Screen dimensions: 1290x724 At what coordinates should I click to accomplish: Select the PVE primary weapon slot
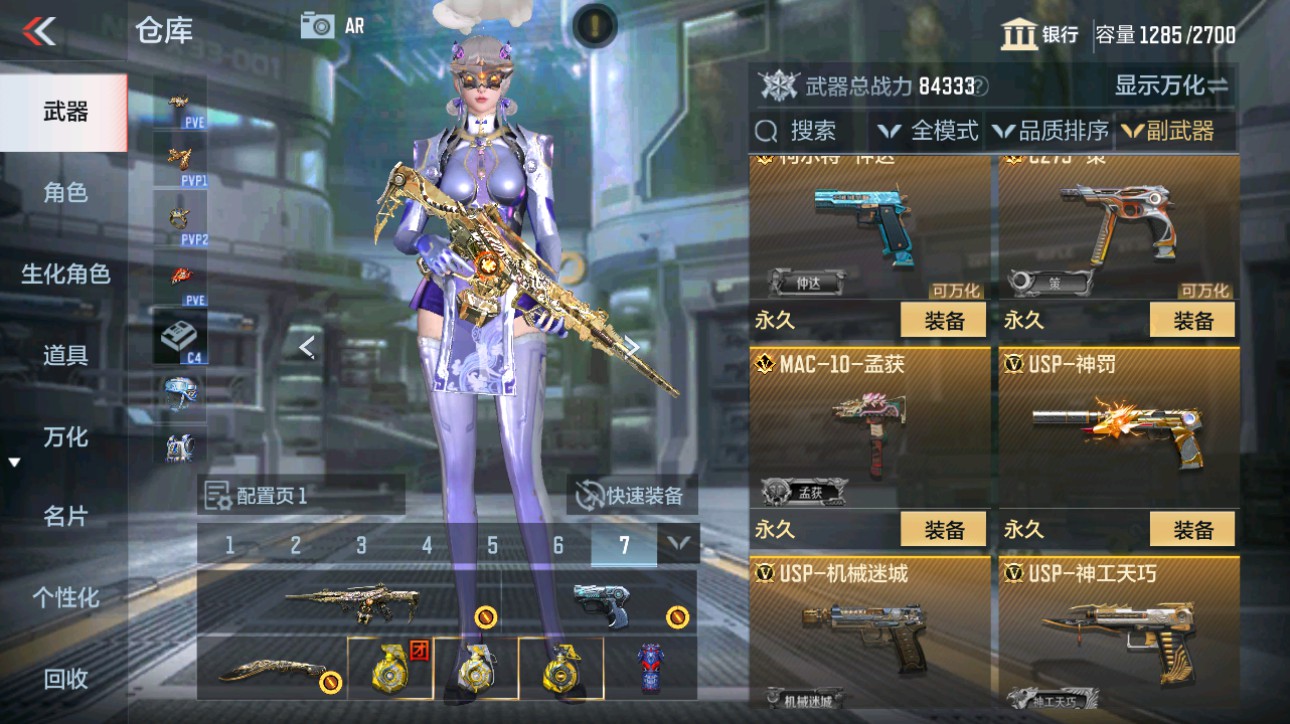click(x=178, y=102)
